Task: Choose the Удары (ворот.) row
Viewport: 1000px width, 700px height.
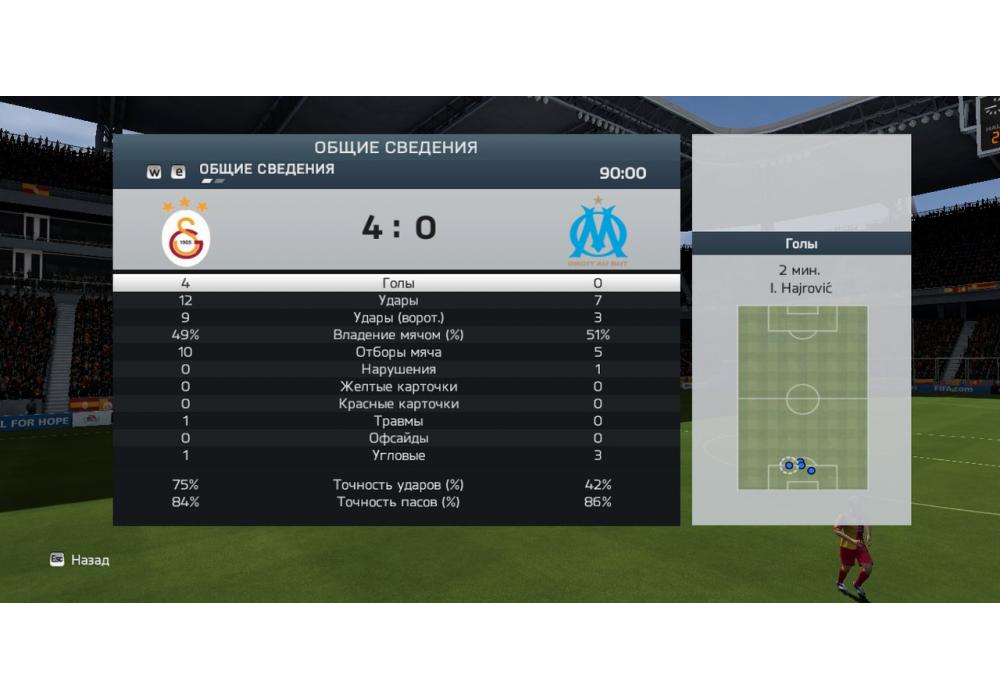Action: (x=398, y=318)
